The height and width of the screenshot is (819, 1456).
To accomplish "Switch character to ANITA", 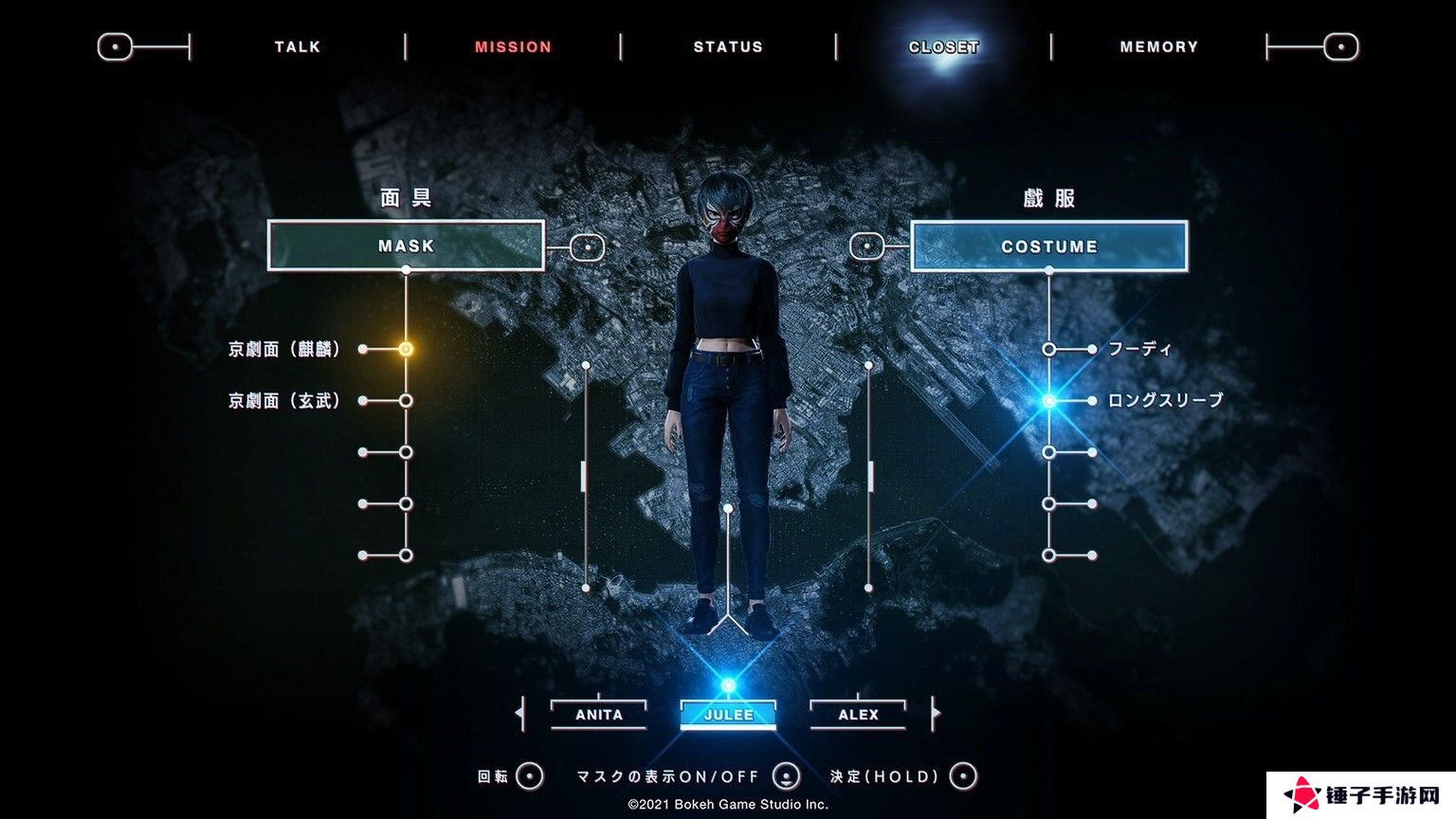I will coord(599,715).
